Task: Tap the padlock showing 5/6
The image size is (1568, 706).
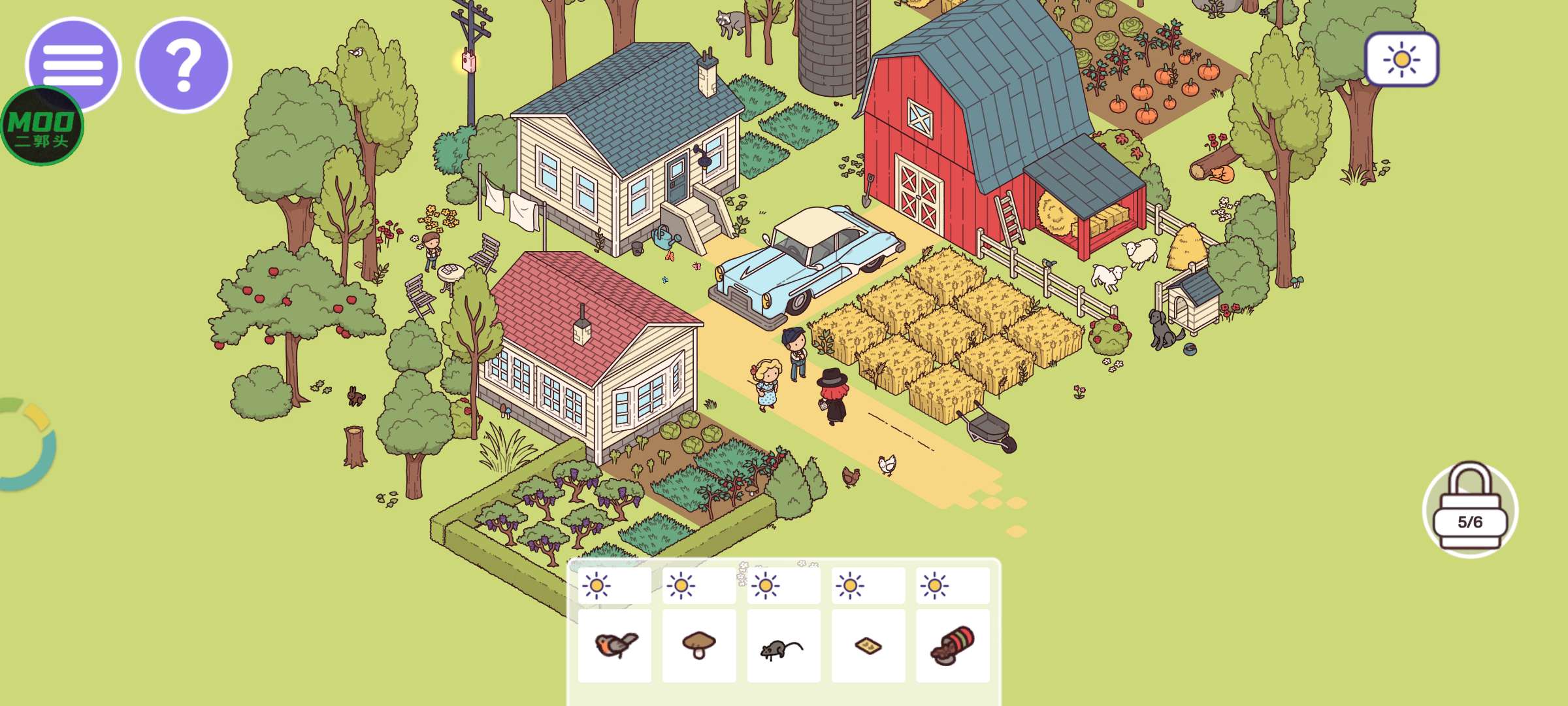Action: tap(1470, 510)
